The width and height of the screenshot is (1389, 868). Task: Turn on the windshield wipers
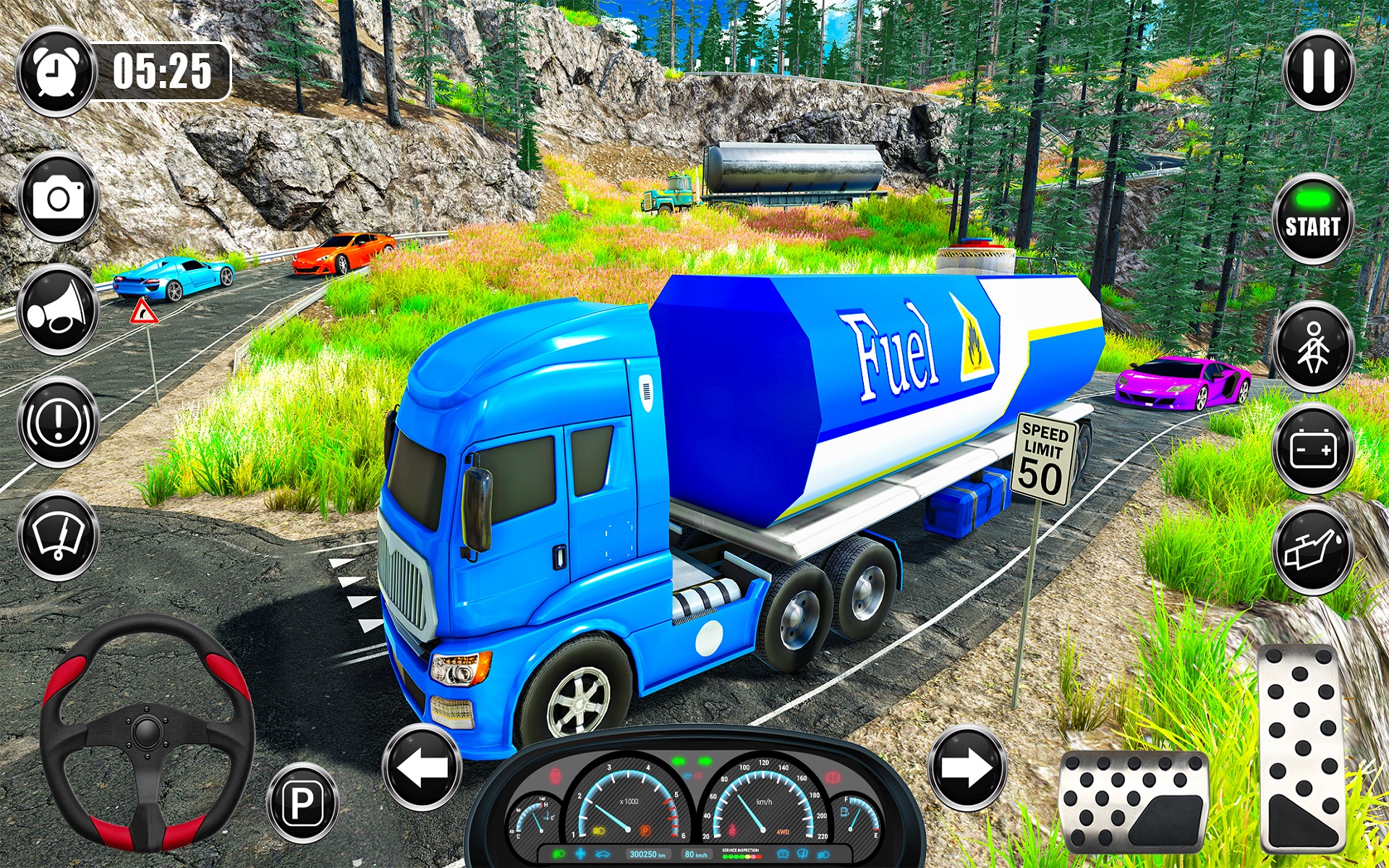point(58,535)
